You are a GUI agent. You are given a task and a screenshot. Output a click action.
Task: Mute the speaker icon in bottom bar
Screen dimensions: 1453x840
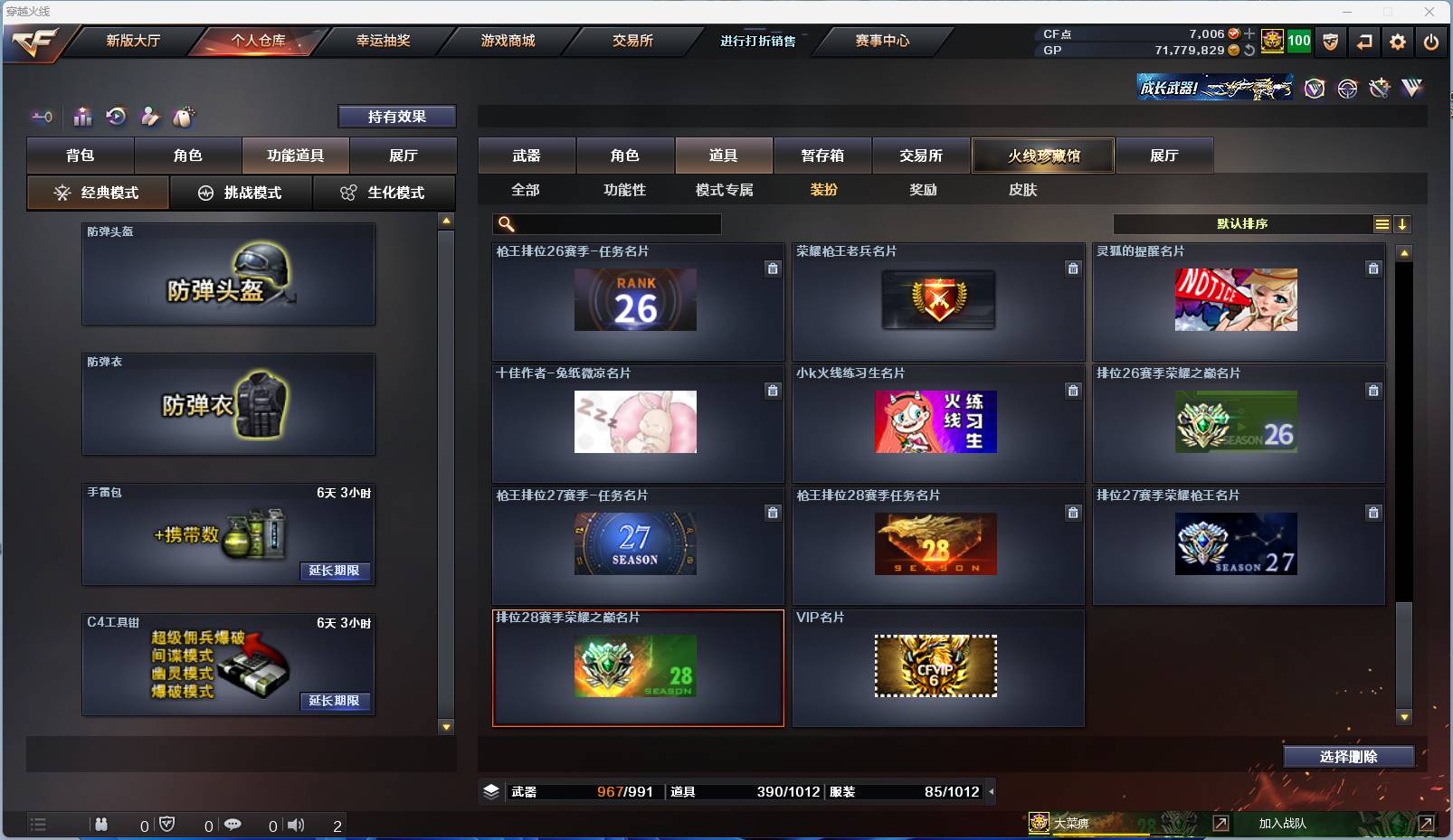coord(297,825)
